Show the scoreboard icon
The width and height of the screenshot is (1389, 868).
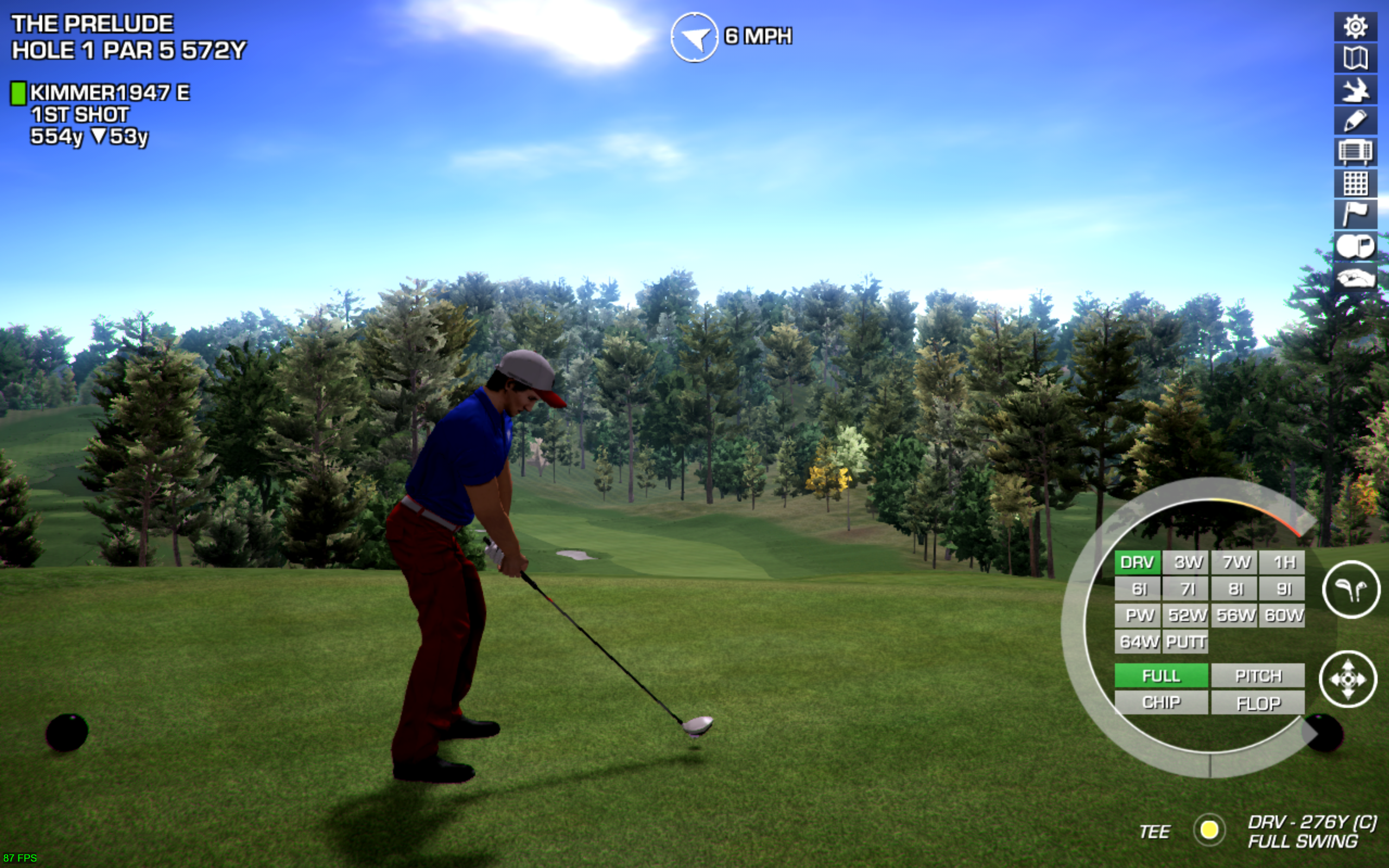pyautogui.click(x=1355, y=152)
